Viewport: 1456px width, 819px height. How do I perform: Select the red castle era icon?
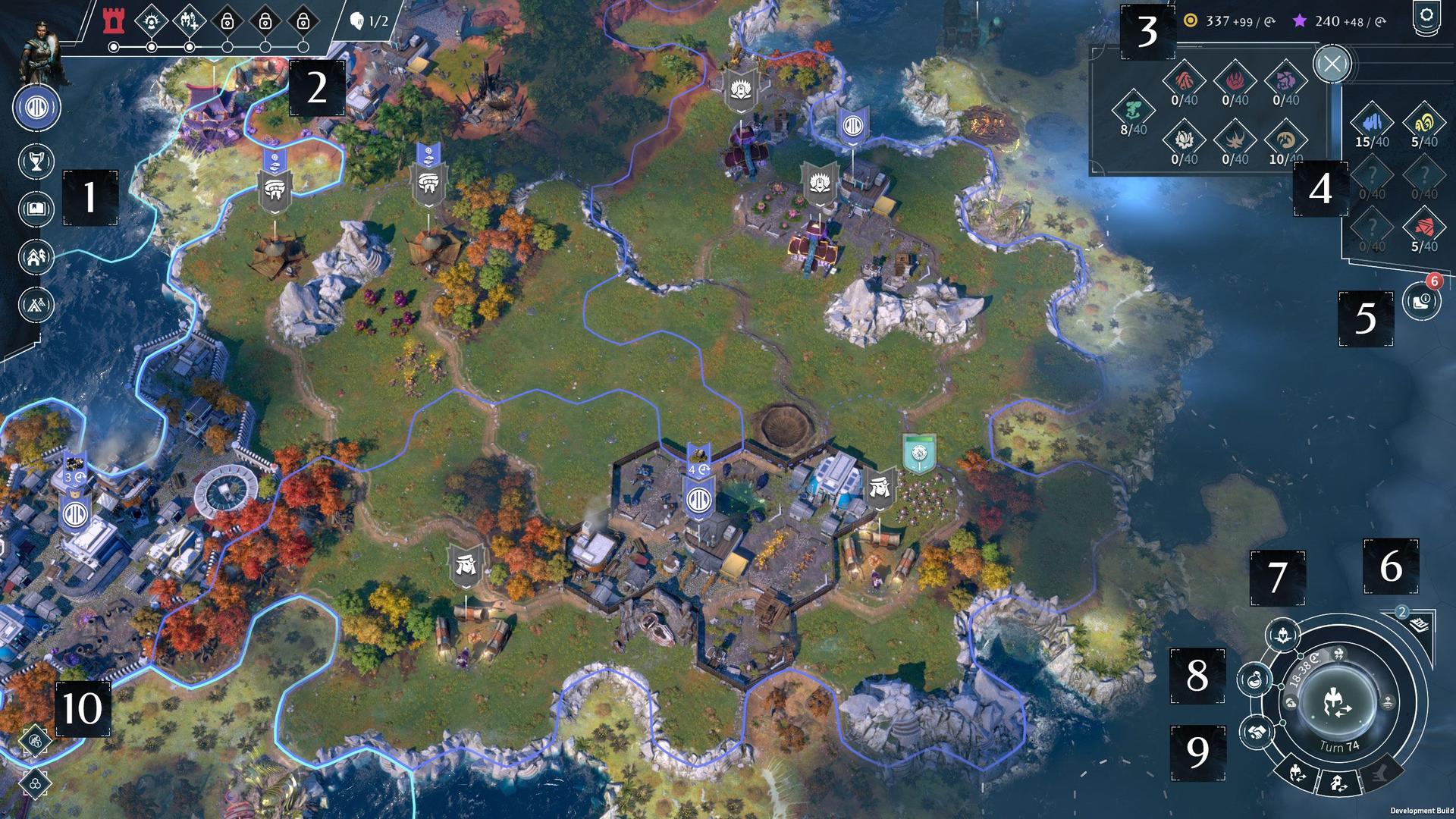tap(114, 20)
